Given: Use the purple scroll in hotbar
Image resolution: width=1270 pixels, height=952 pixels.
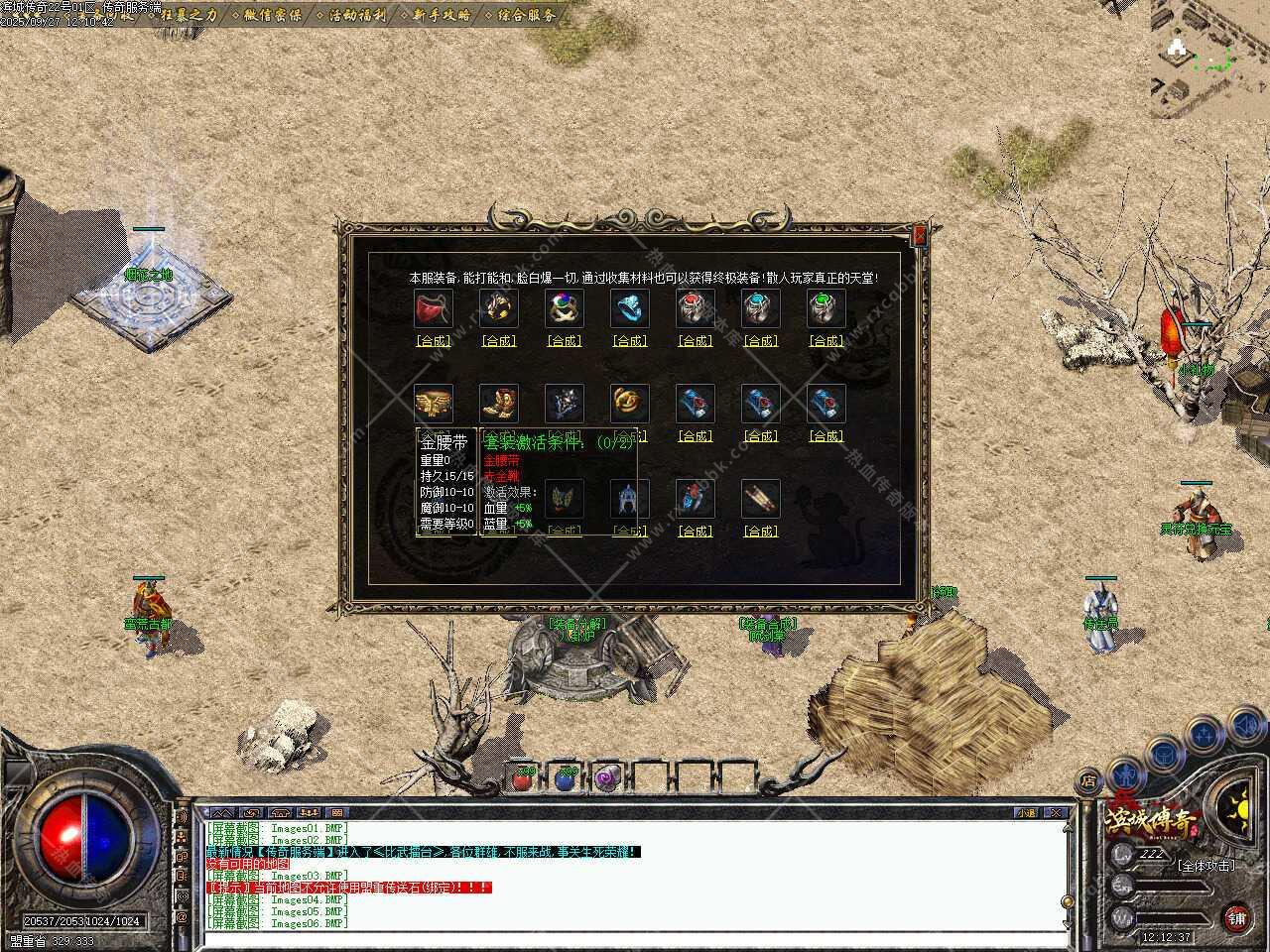Looking at the screenshot, I should click(607, 778).
